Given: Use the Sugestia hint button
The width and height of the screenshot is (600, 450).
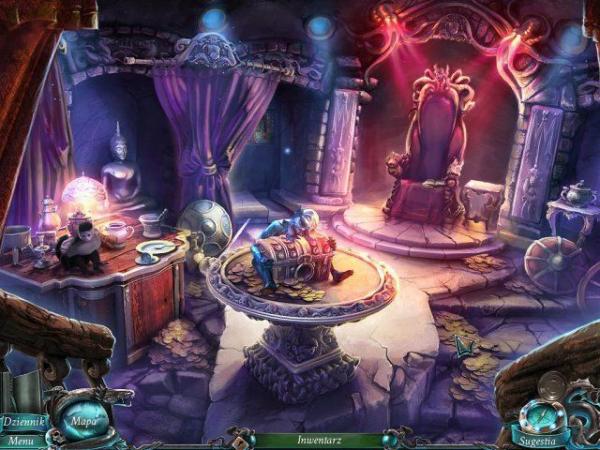Looking at the screenshot, I should pos(535,439).
